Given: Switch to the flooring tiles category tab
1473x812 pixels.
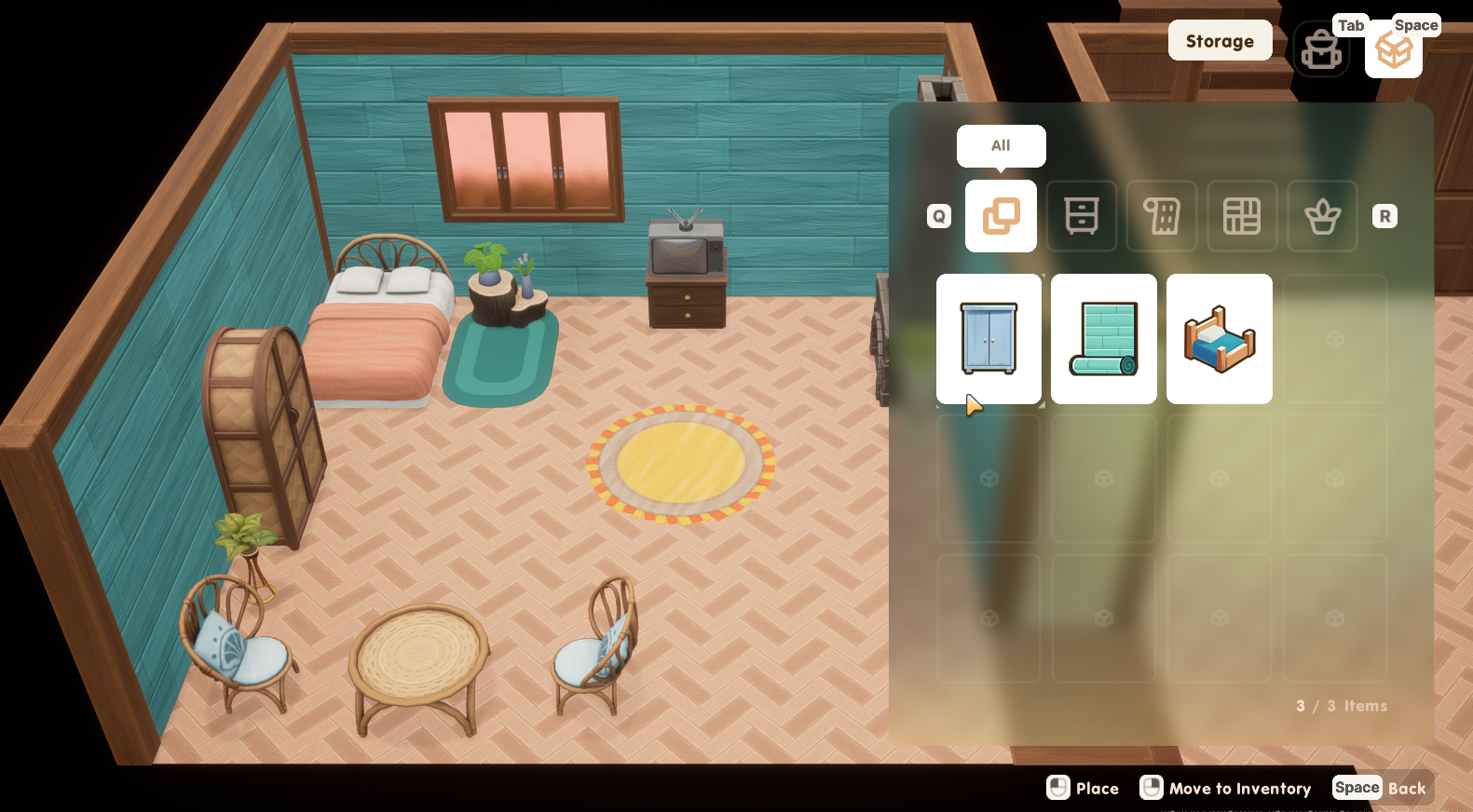Looking at the screenshot, I should [x=1242, y=216].
